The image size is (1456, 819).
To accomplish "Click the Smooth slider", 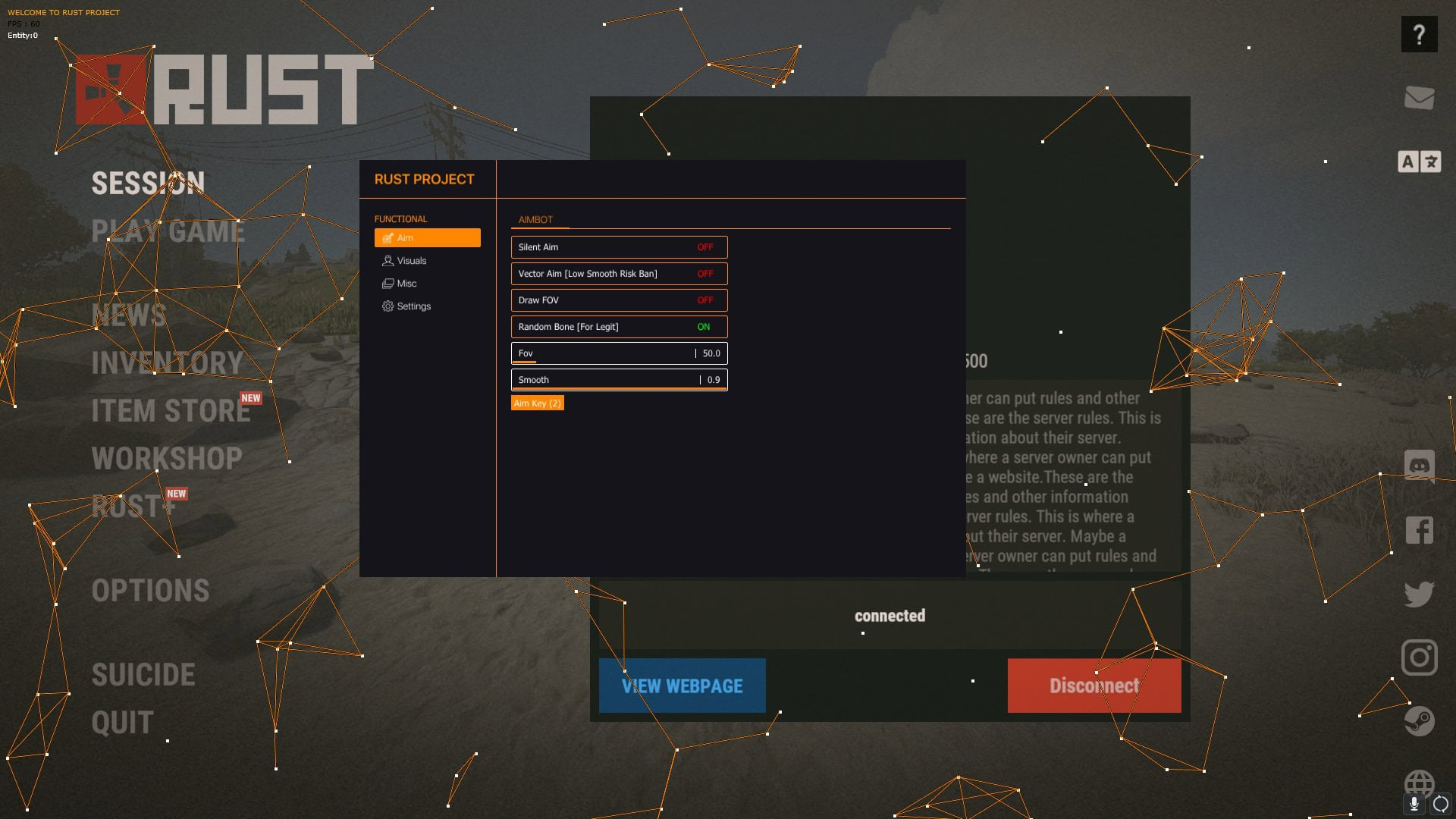I will click(619, 380).
